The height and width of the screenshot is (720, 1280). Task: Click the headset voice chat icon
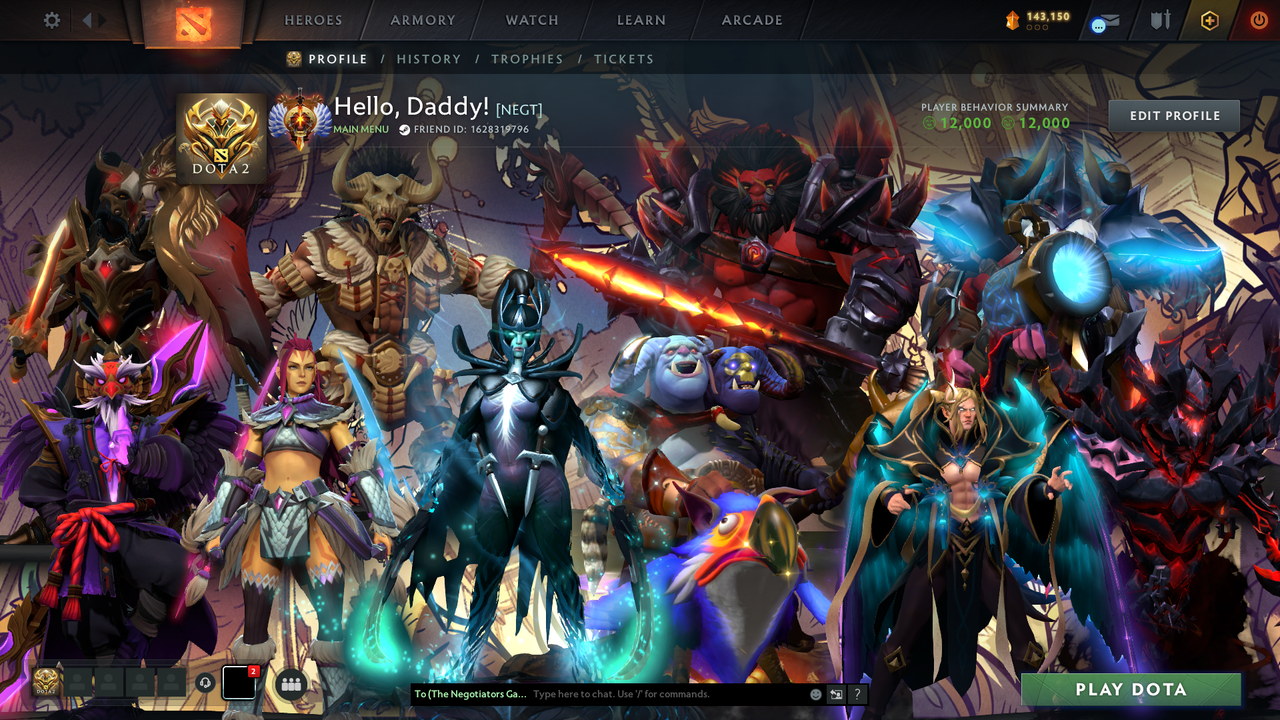[x=206, y=681]
